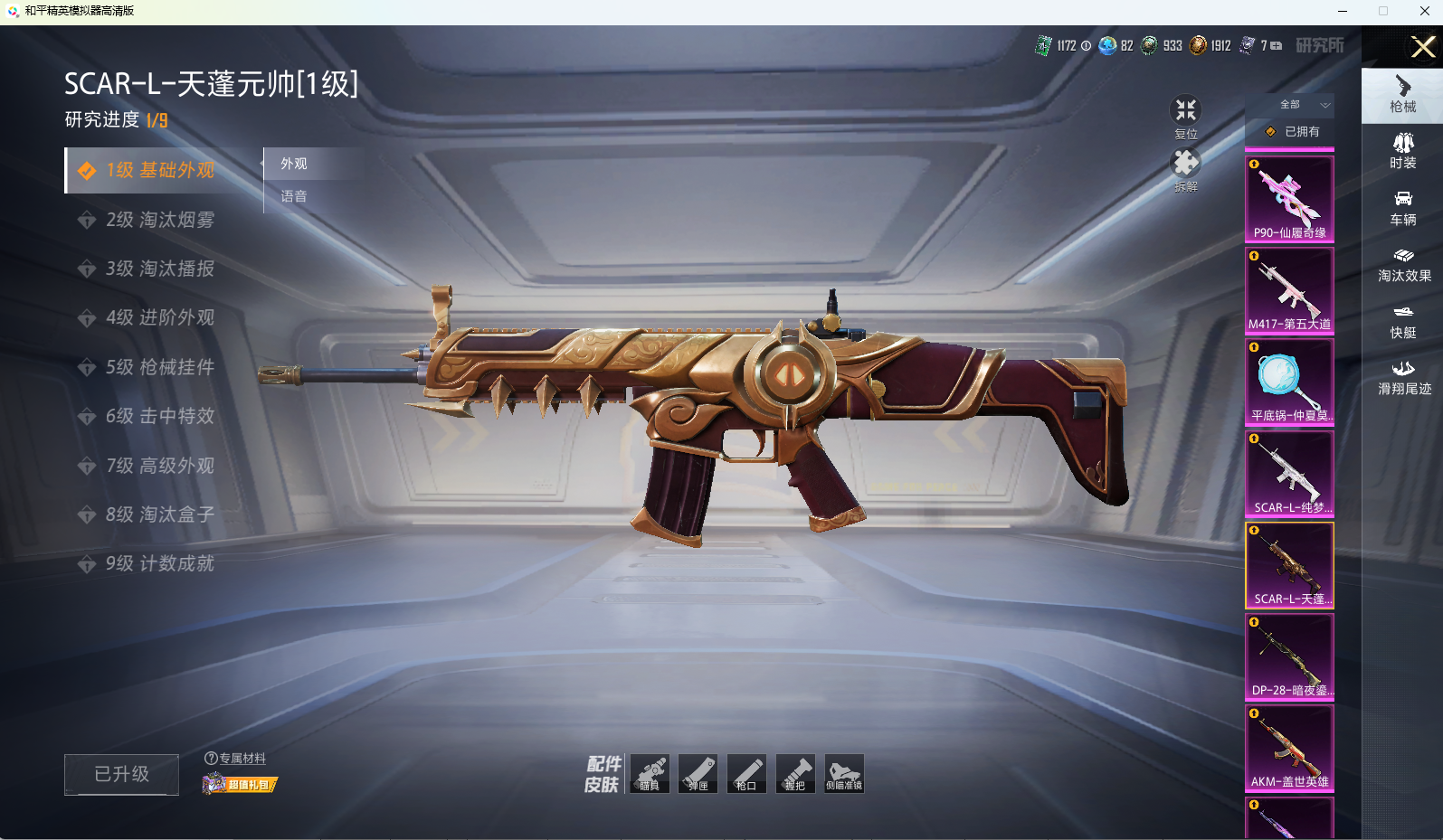Select level 6 击中特效 tier
1443x840 pixels.
[159, 416]
